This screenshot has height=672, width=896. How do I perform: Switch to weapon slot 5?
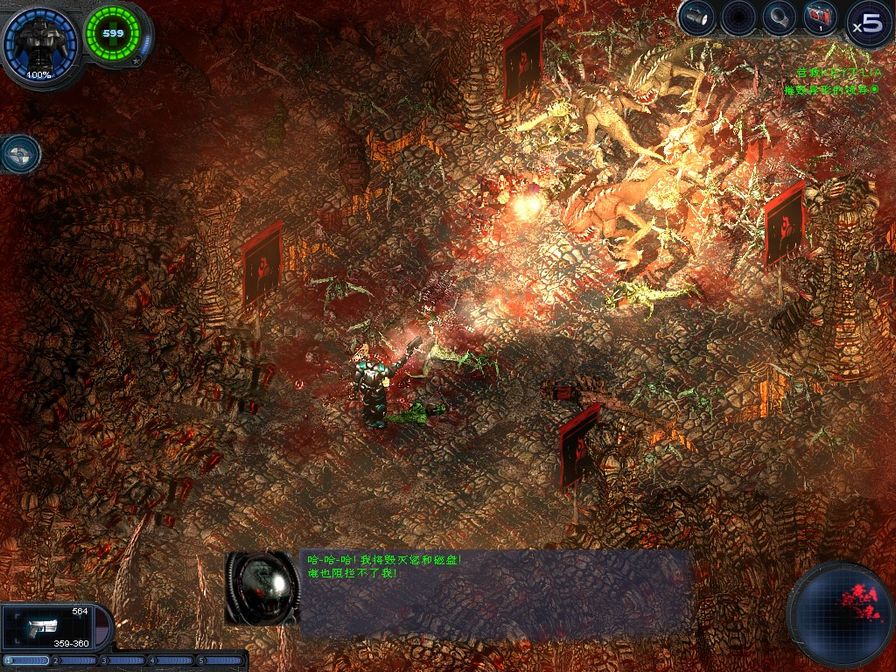point(220,661)
